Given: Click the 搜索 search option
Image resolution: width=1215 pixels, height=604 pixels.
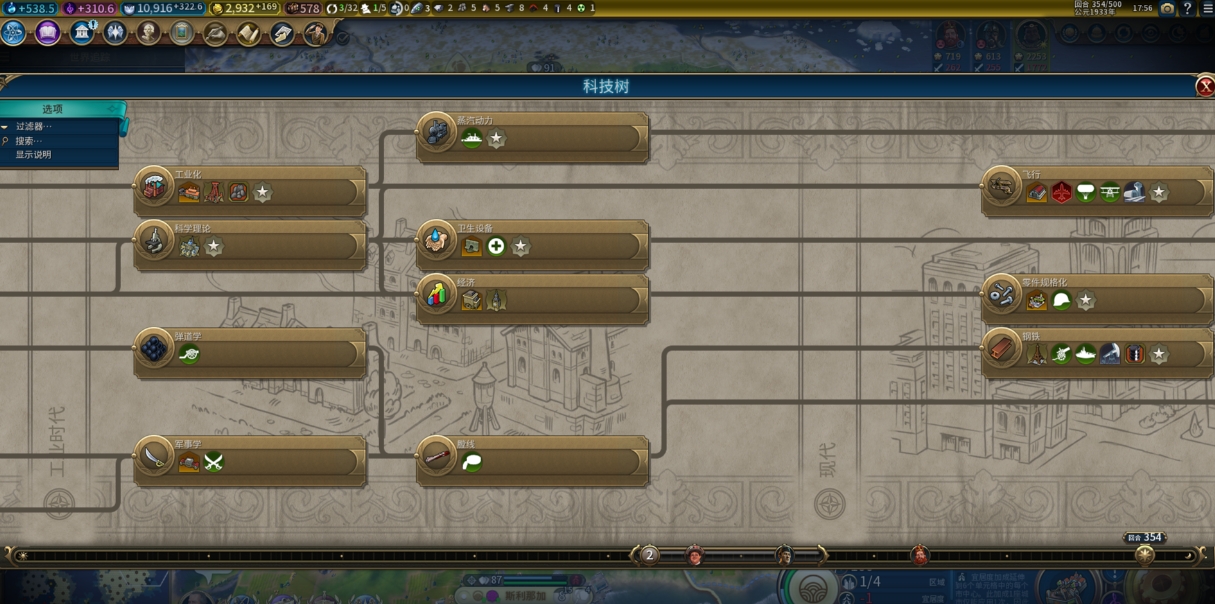Looking at the screenshot, I should pos(28,141).
